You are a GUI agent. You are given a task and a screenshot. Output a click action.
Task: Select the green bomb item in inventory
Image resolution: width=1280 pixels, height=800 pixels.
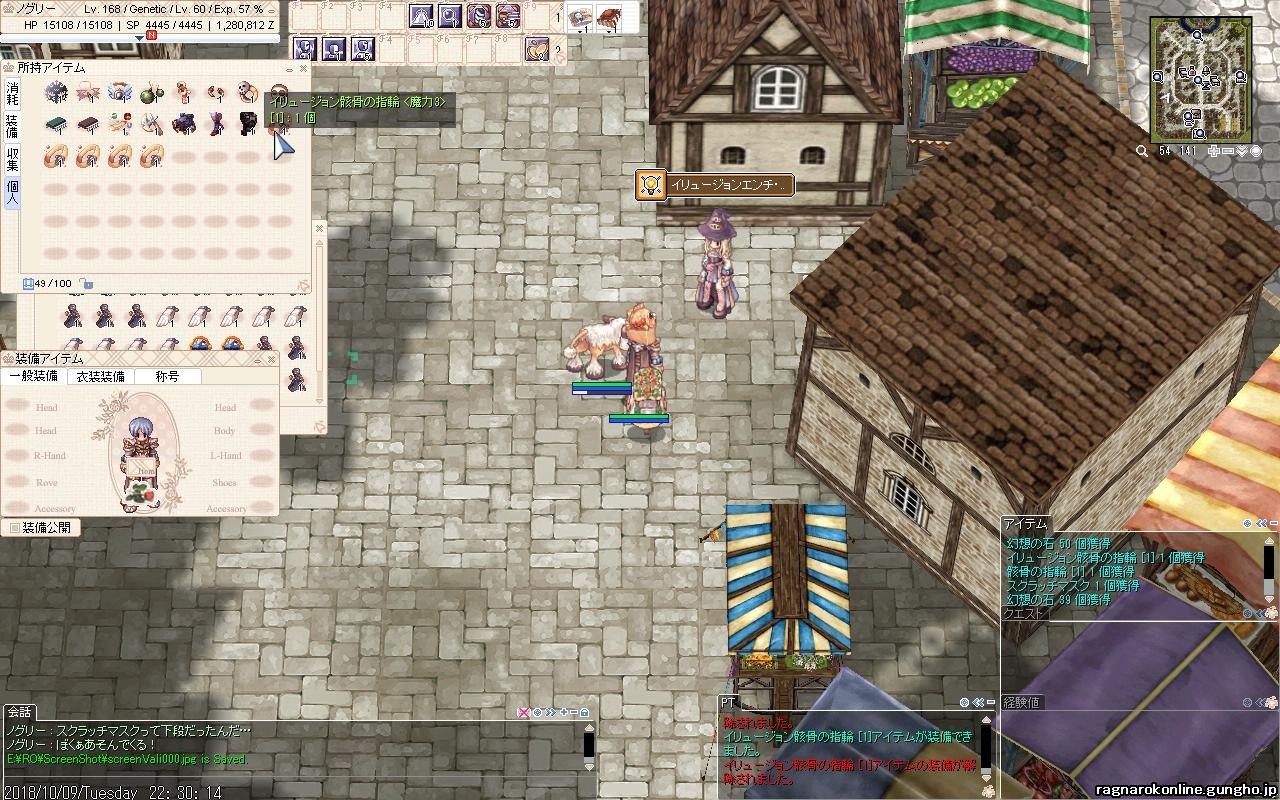click(152, 94)
